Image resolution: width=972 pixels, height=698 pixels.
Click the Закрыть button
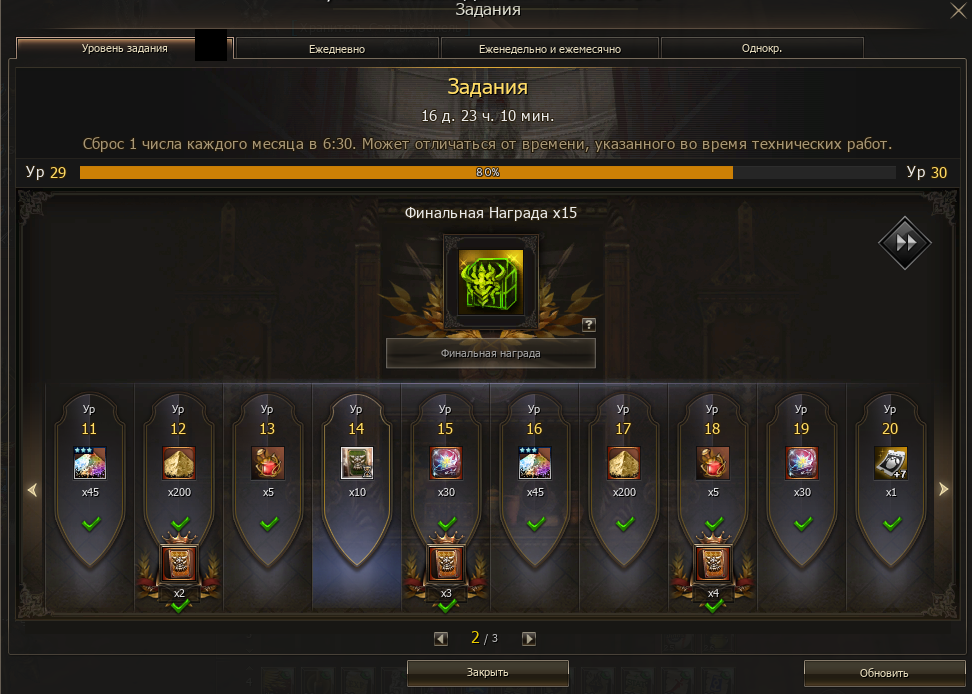click(x=488, y=673)
